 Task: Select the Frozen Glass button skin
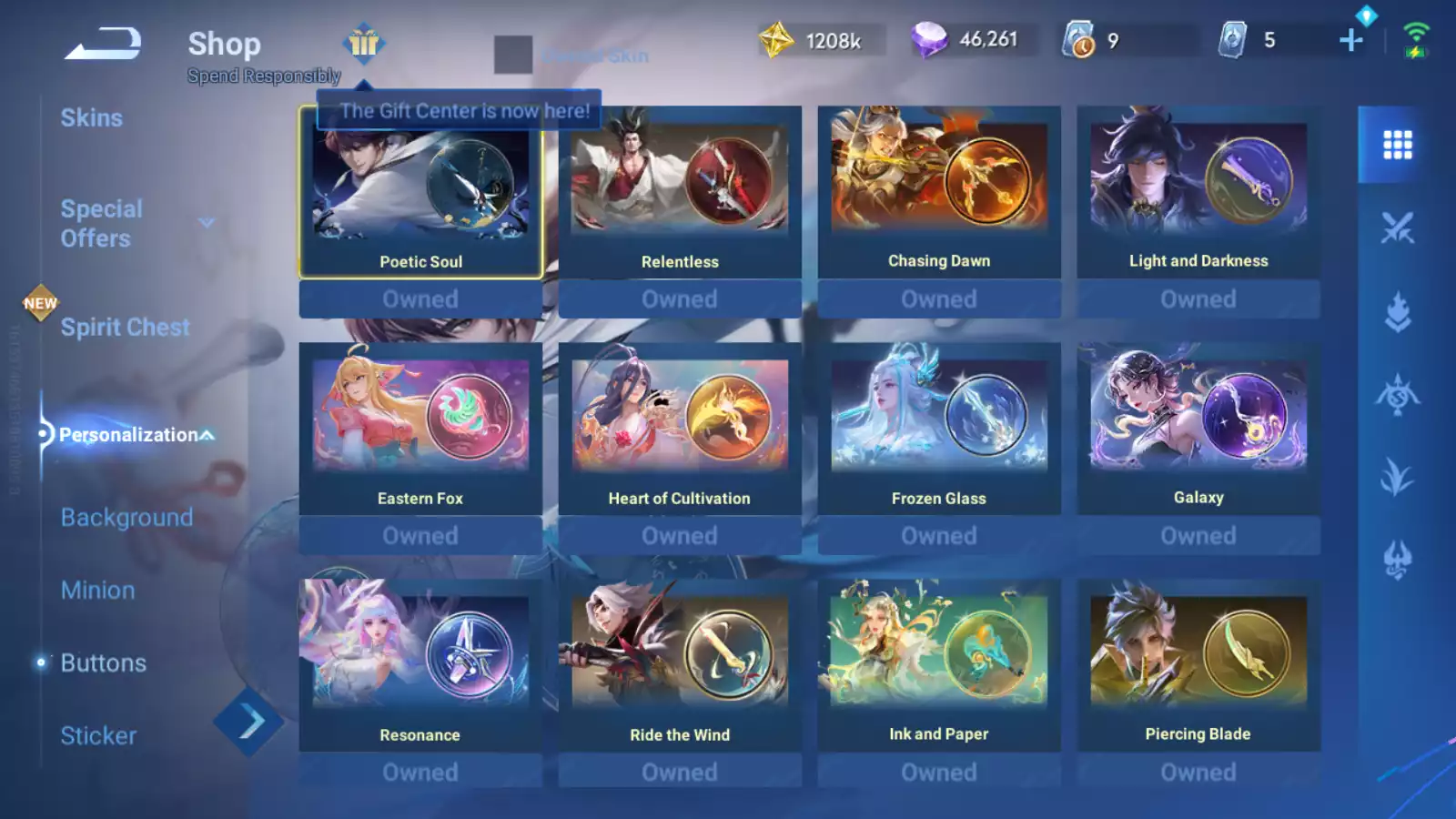(x=939, y=430)
